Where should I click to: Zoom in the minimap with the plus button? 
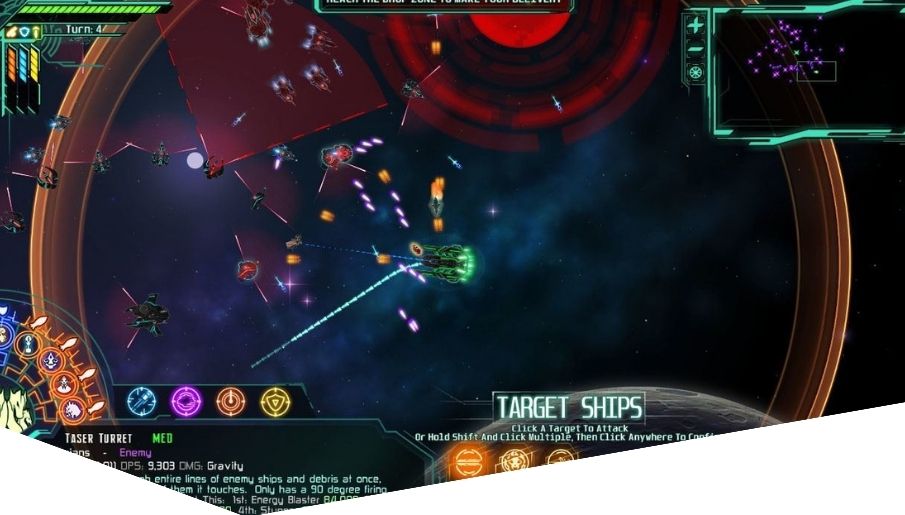[x=696, y=26]
